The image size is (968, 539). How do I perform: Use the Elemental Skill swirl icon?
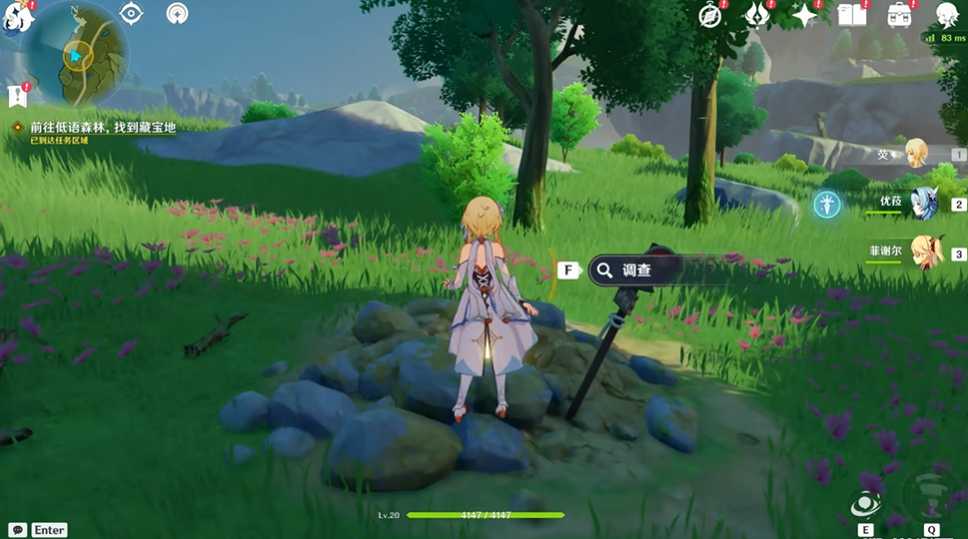[865, 505]
